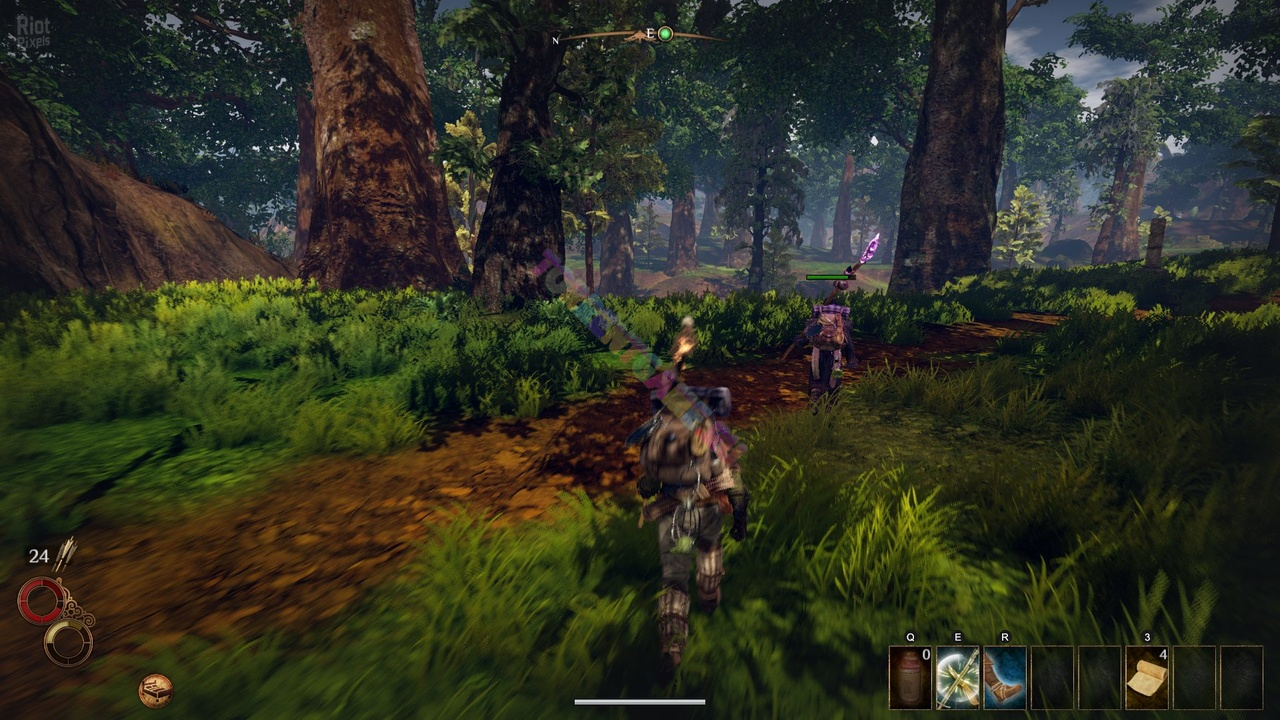The image size is (1280, 720).
Task: Select the parchment scroll hotbar slot
Action: [1147, 678]
